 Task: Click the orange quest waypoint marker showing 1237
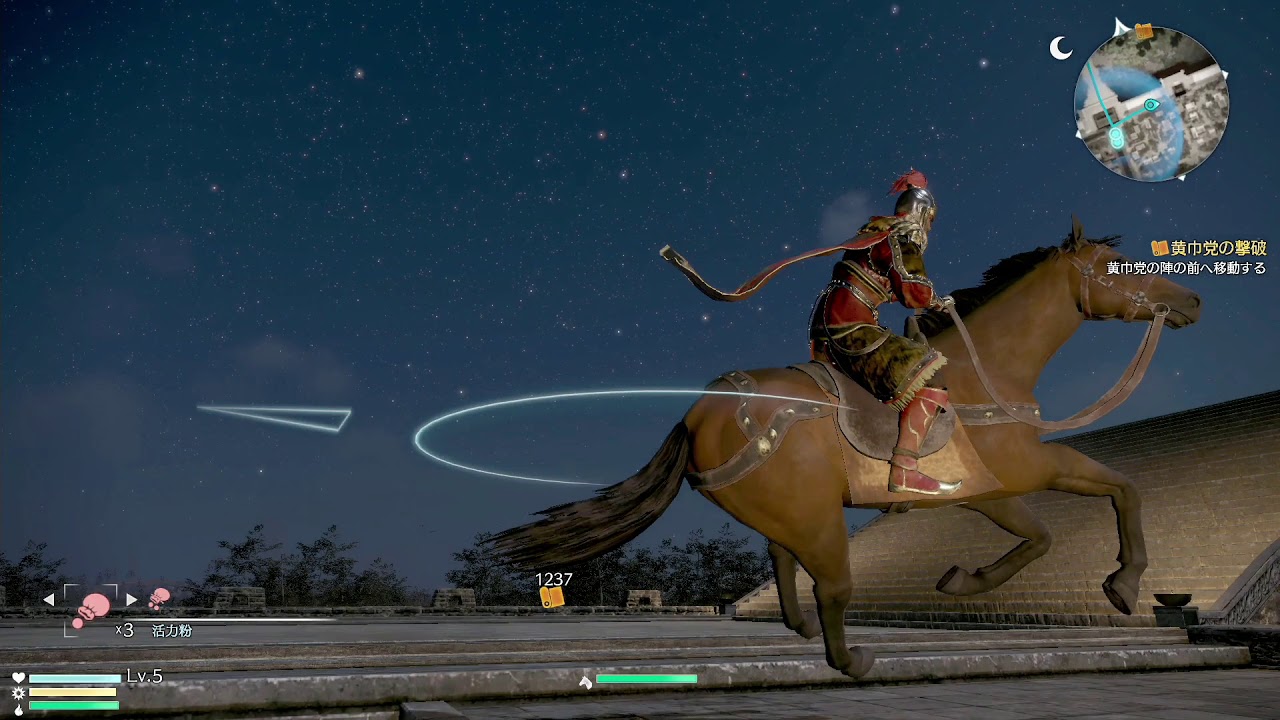(552, 597)
